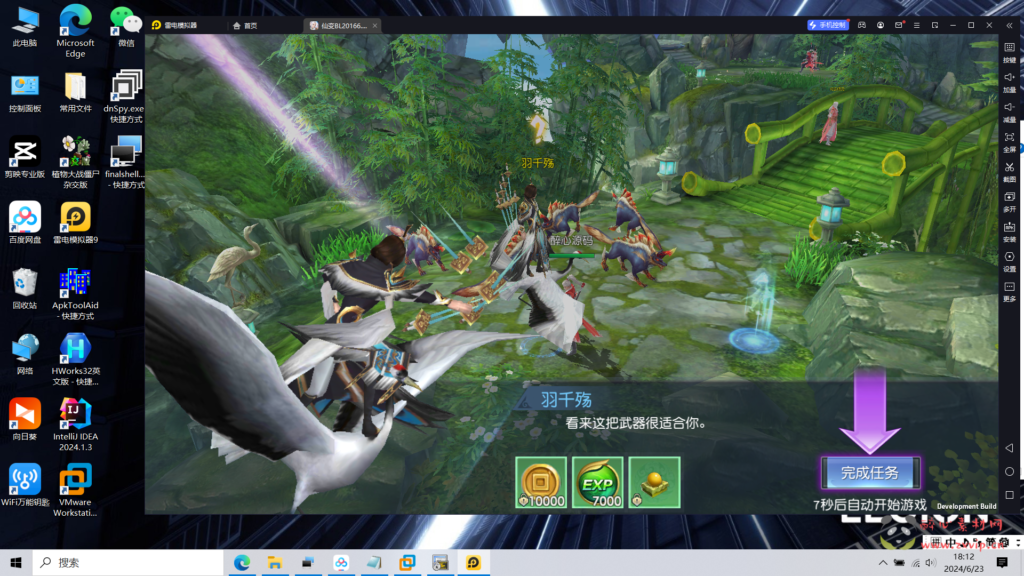
Task: Take a screenshot with the 截图 sidebar button
Action: point(1009,170)
